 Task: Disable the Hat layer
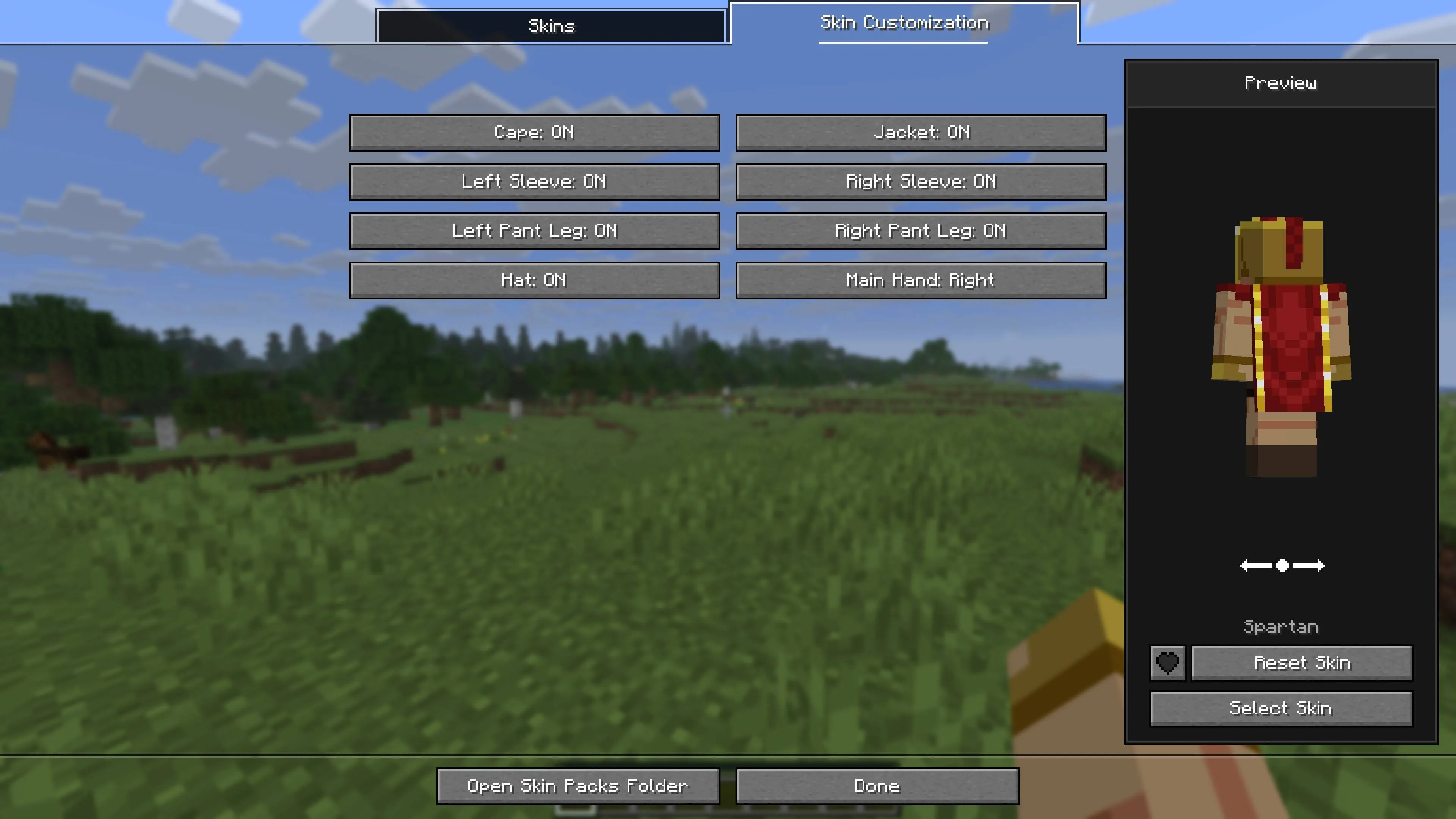coord(534,280)
